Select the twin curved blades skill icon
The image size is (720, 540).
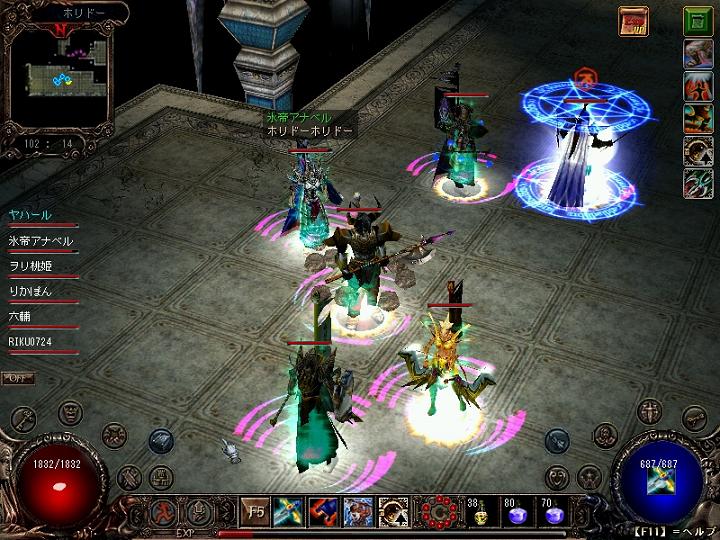698,183
